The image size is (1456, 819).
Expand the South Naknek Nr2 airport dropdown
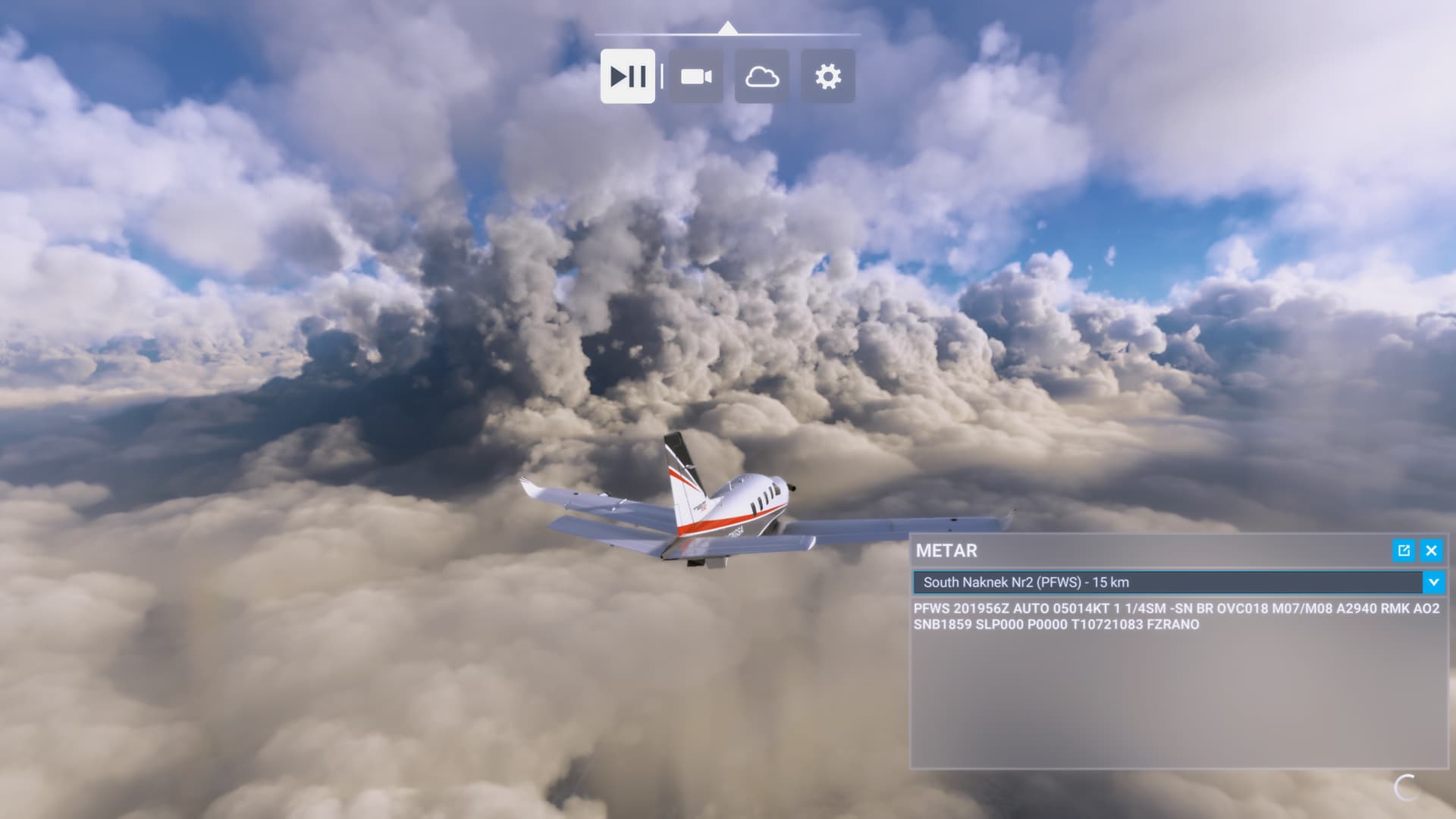pyautogui.click(x=1433, y=582)
